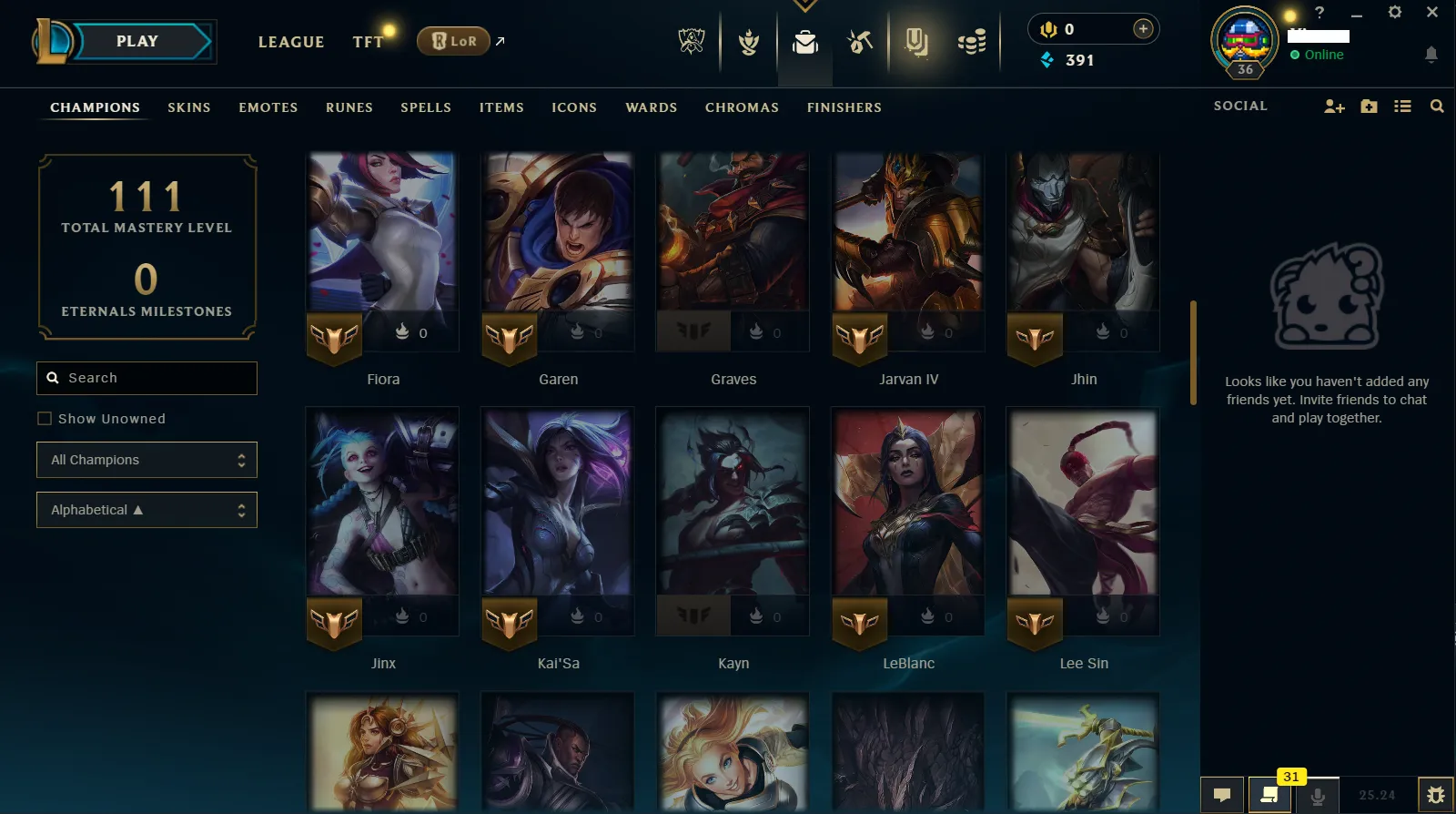Open the patch notes scroll with 31 badge
Image resolution: width=1456 pixels, height=814 pixels.
1270,794
